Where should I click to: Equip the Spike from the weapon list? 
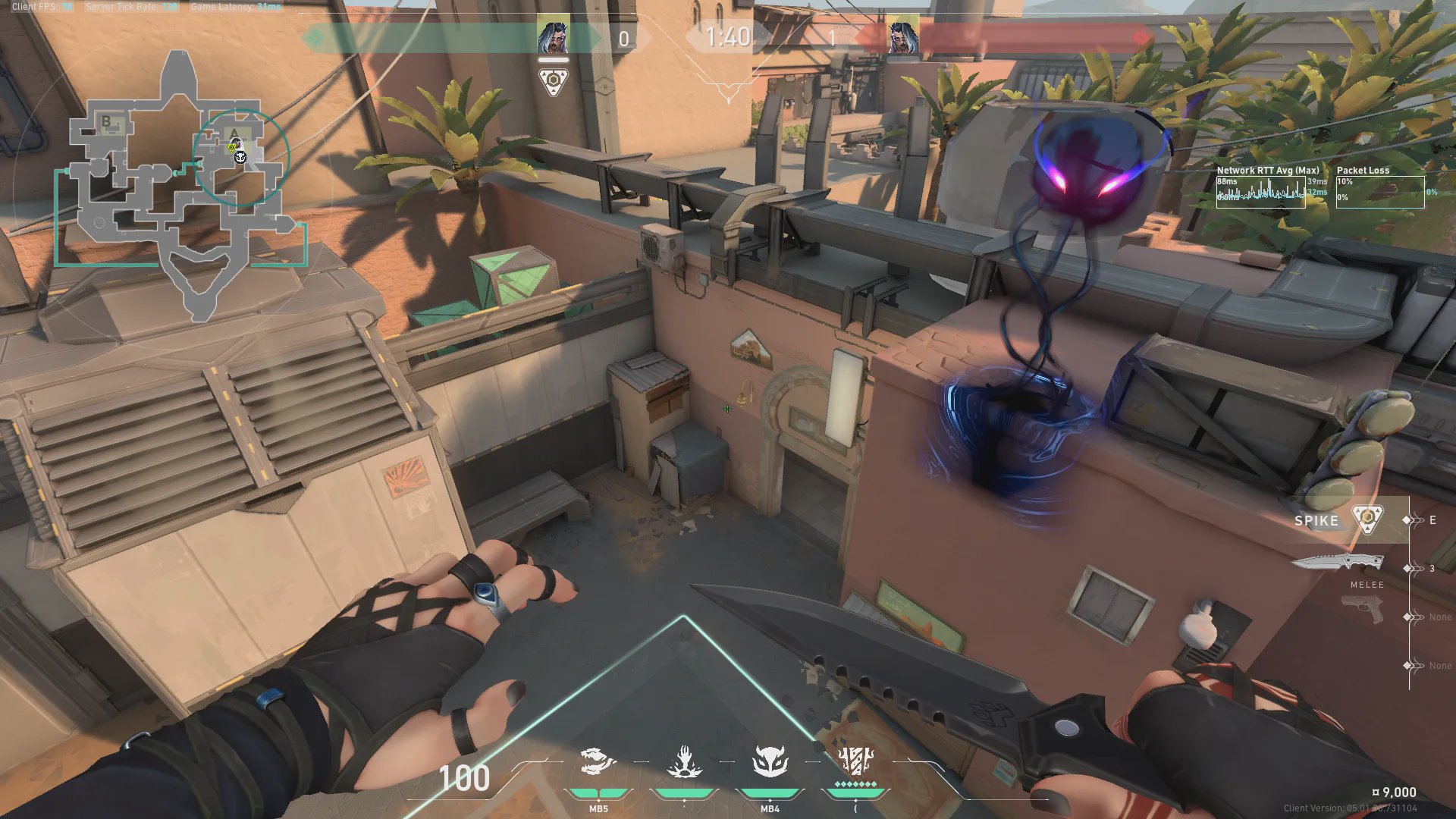(x=1338, y=520)
